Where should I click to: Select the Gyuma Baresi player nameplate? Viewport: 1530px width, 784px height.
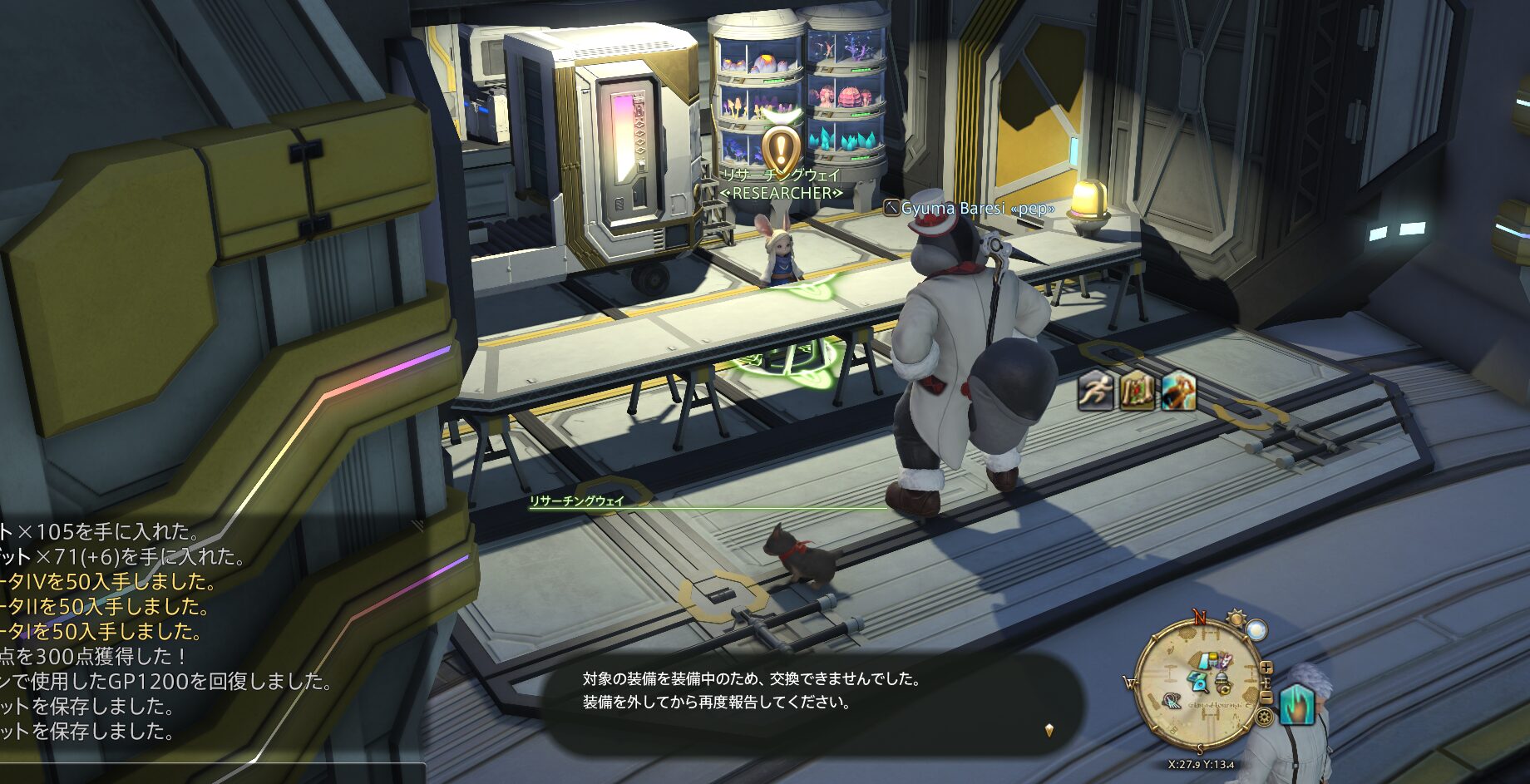[970, 208]
